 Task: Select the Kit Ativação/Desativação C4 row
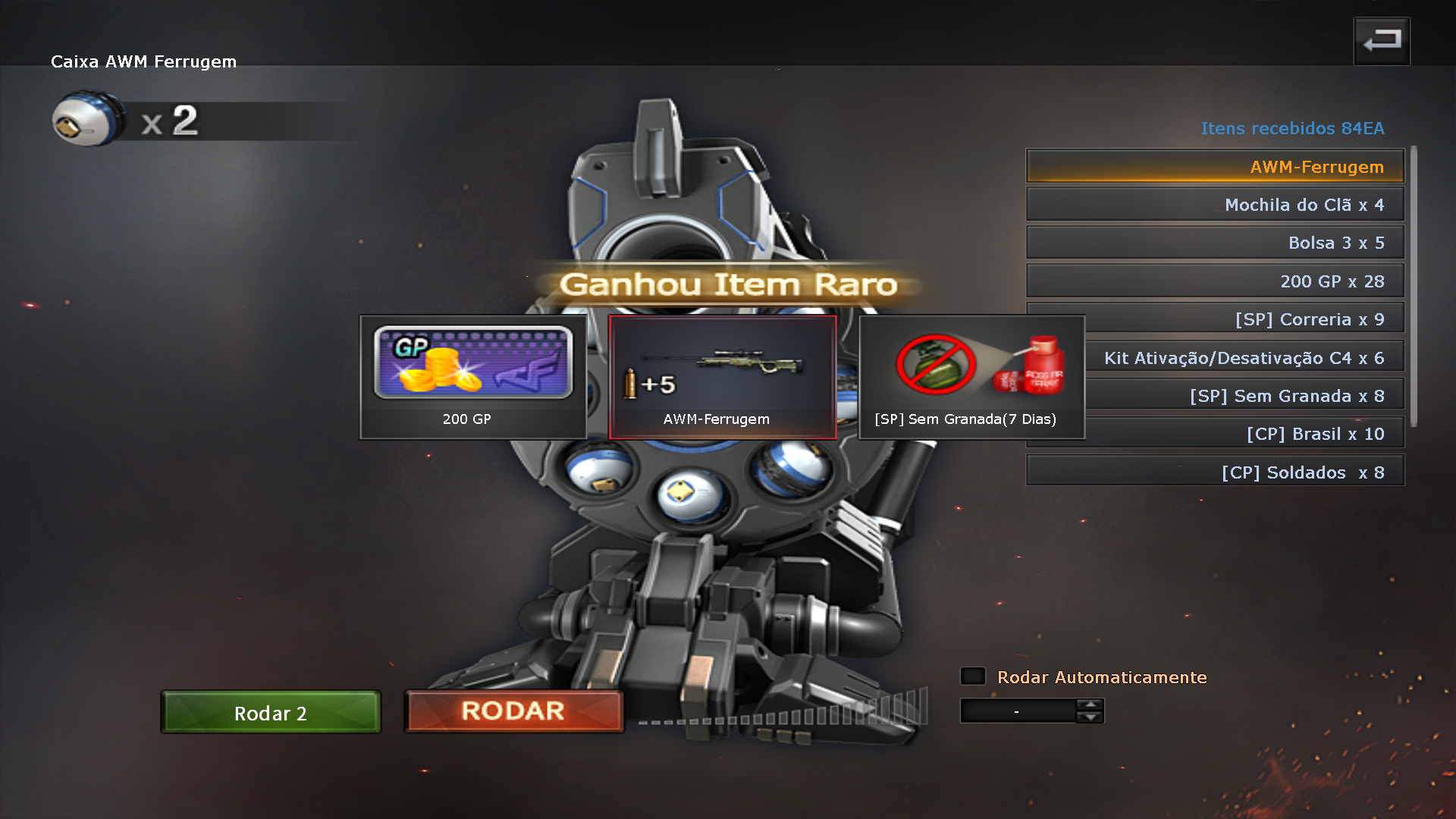click(x=1244, y=358)
